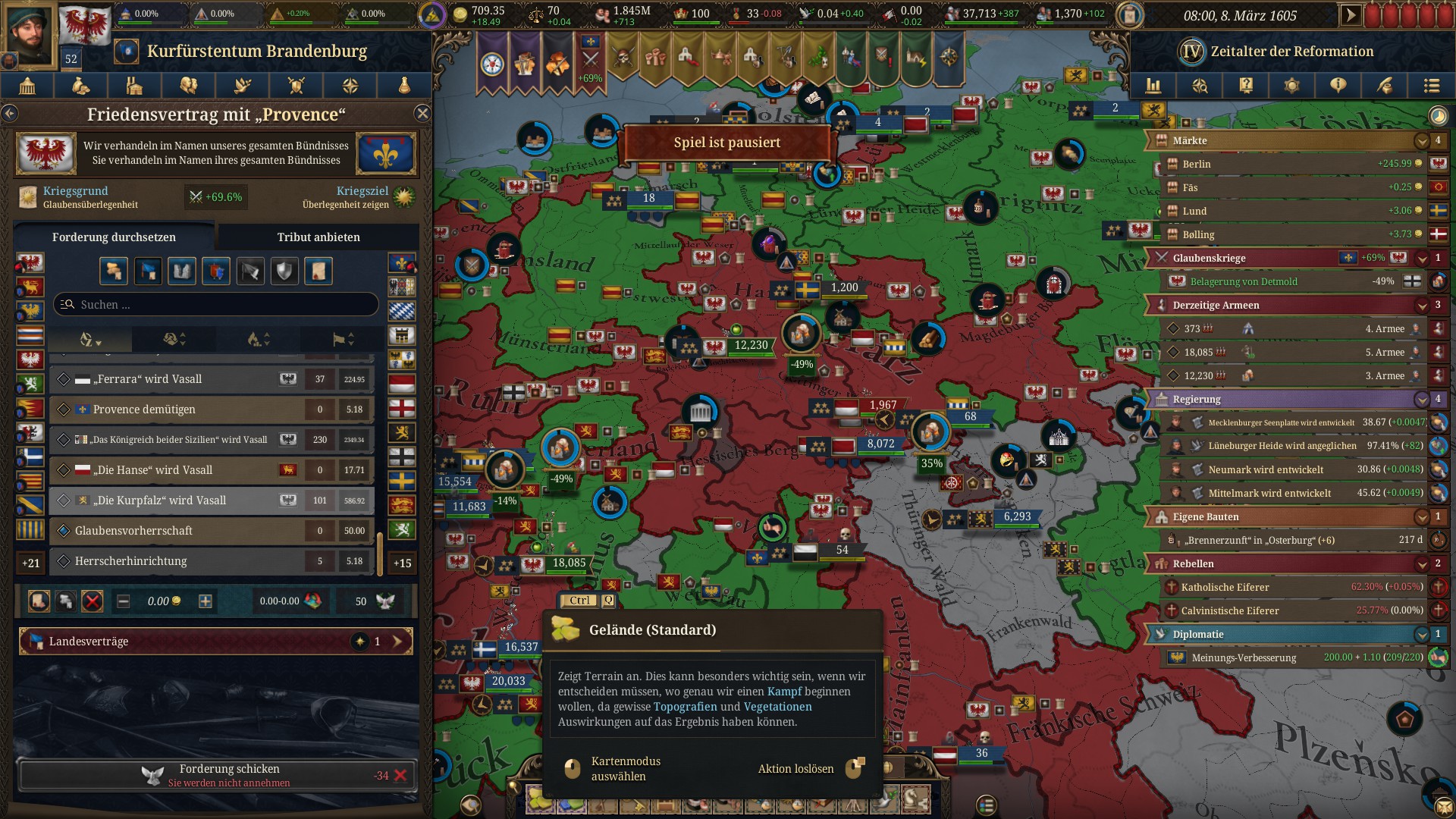Collapse the Märkte section
This screenshot has width=1456, height=819.
[x=1421, y=140]
